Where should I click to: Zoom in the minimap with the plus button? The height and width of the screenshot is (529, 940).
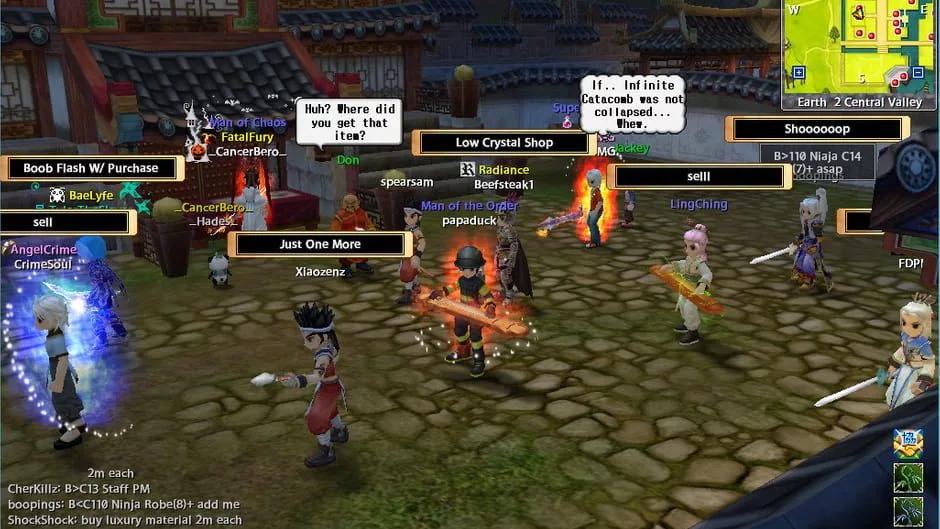(x=798, y=73)
